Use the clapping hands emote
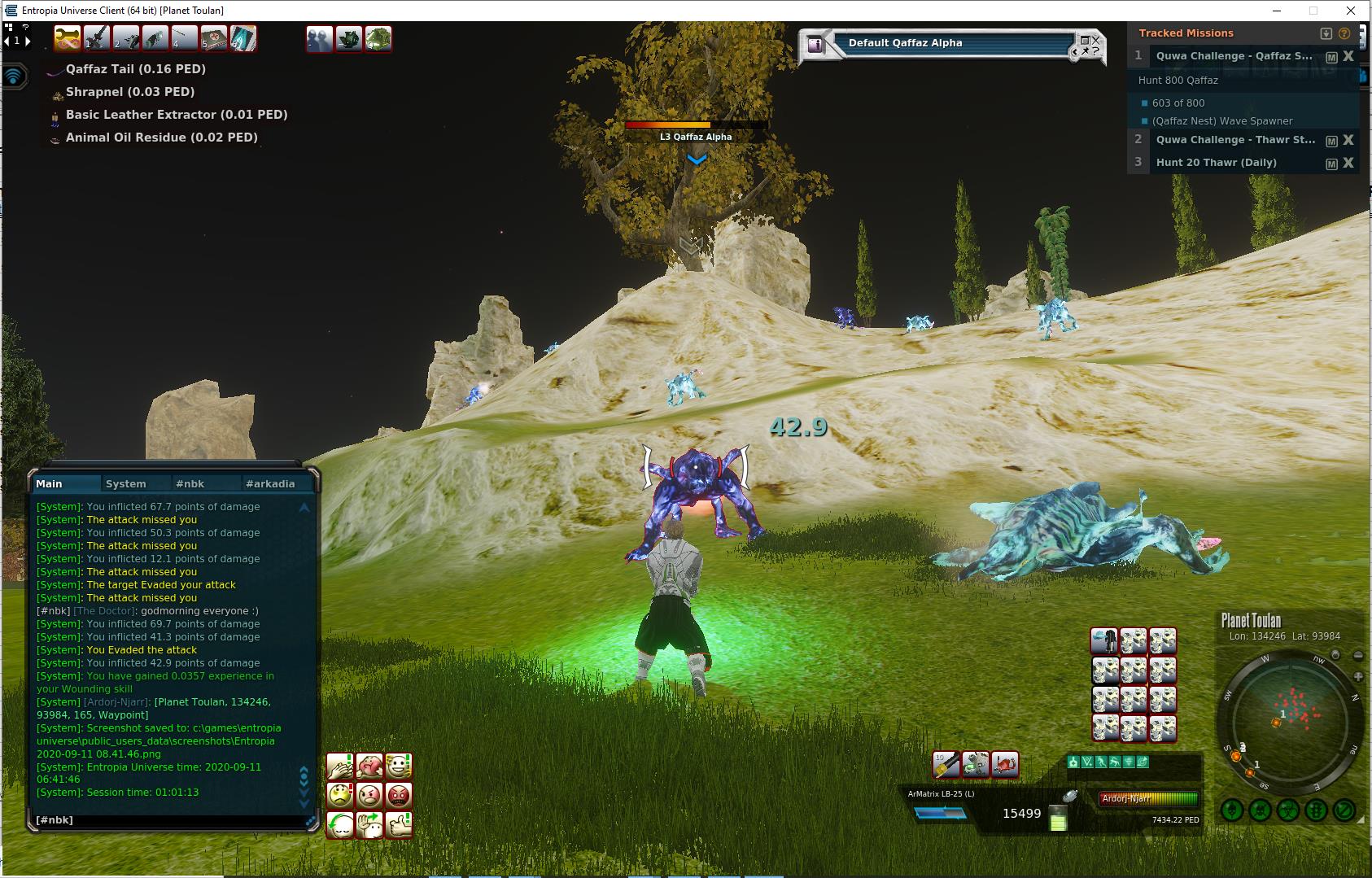The height and width of the screenshot is (878, 1372). pyautogui.click(x=340, y=767)
